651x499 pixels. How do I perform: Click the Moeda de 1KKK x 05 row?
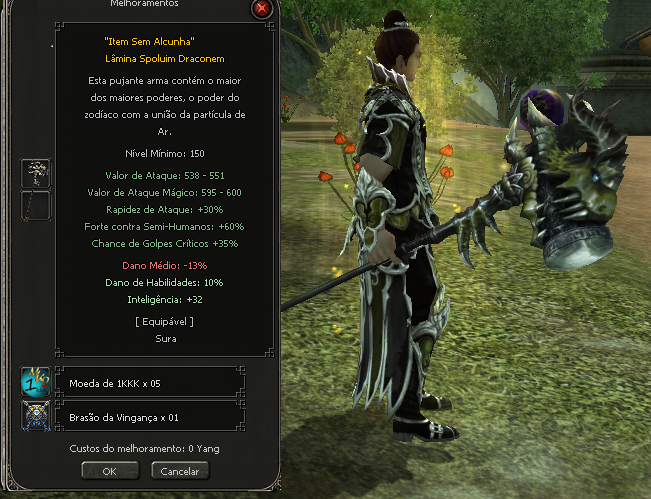153,382
